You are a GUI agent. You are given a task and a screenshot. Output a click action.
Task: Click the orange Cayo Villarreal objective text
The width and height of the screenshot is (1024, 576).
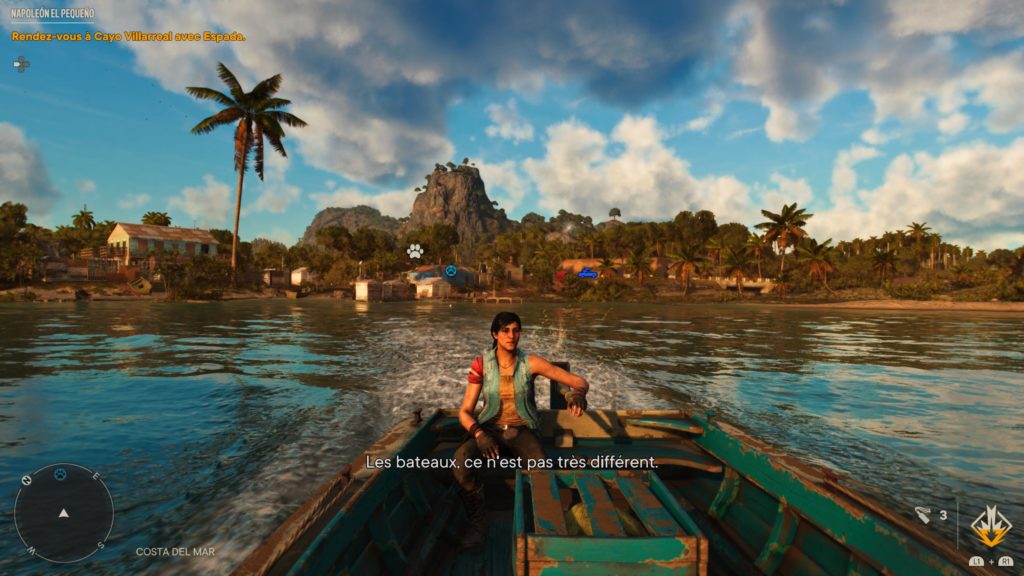click(128, 37)
